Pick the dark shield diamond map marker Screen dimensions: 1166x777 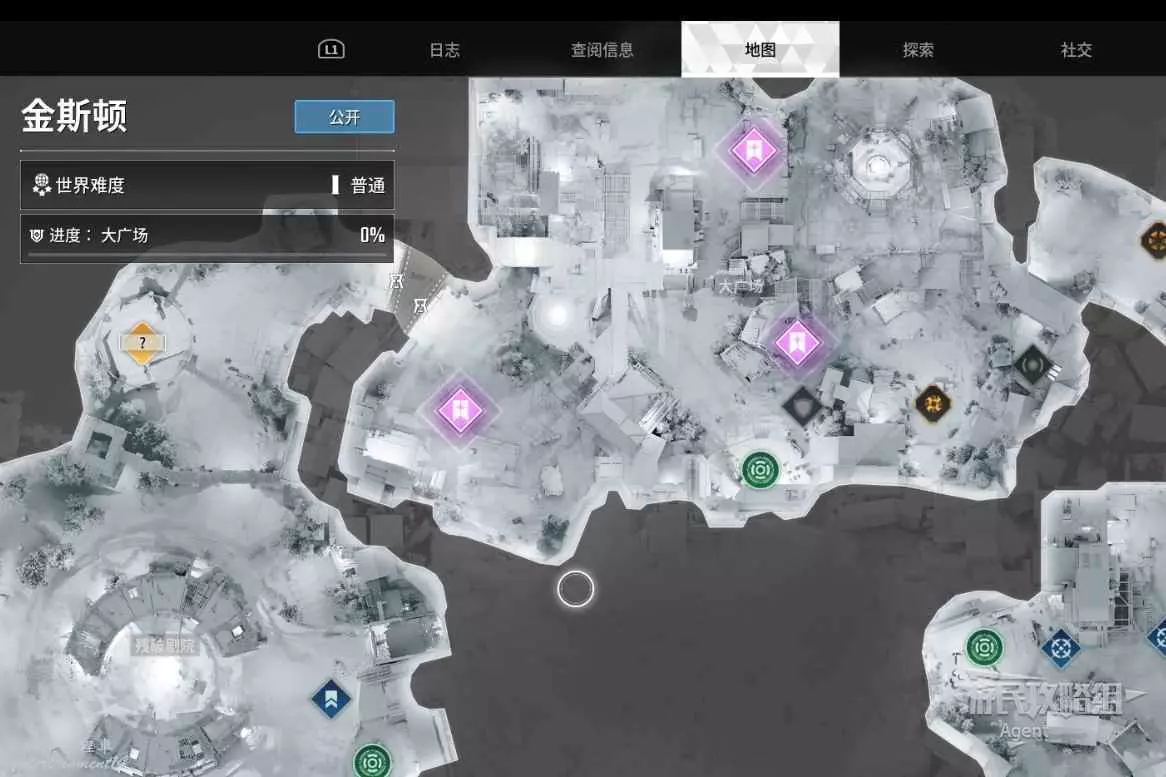[x=801, y=405]
